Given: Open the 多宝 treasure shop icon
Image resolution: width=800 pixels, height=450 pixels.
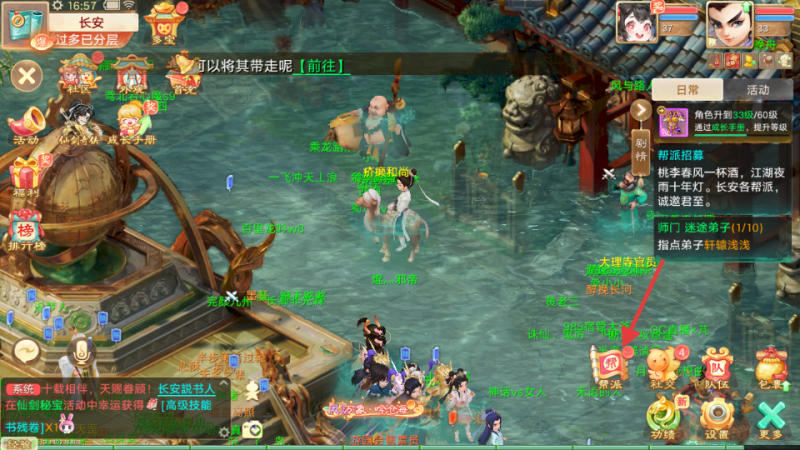Looking at the screenshot, I should click(x=164, y=20).
